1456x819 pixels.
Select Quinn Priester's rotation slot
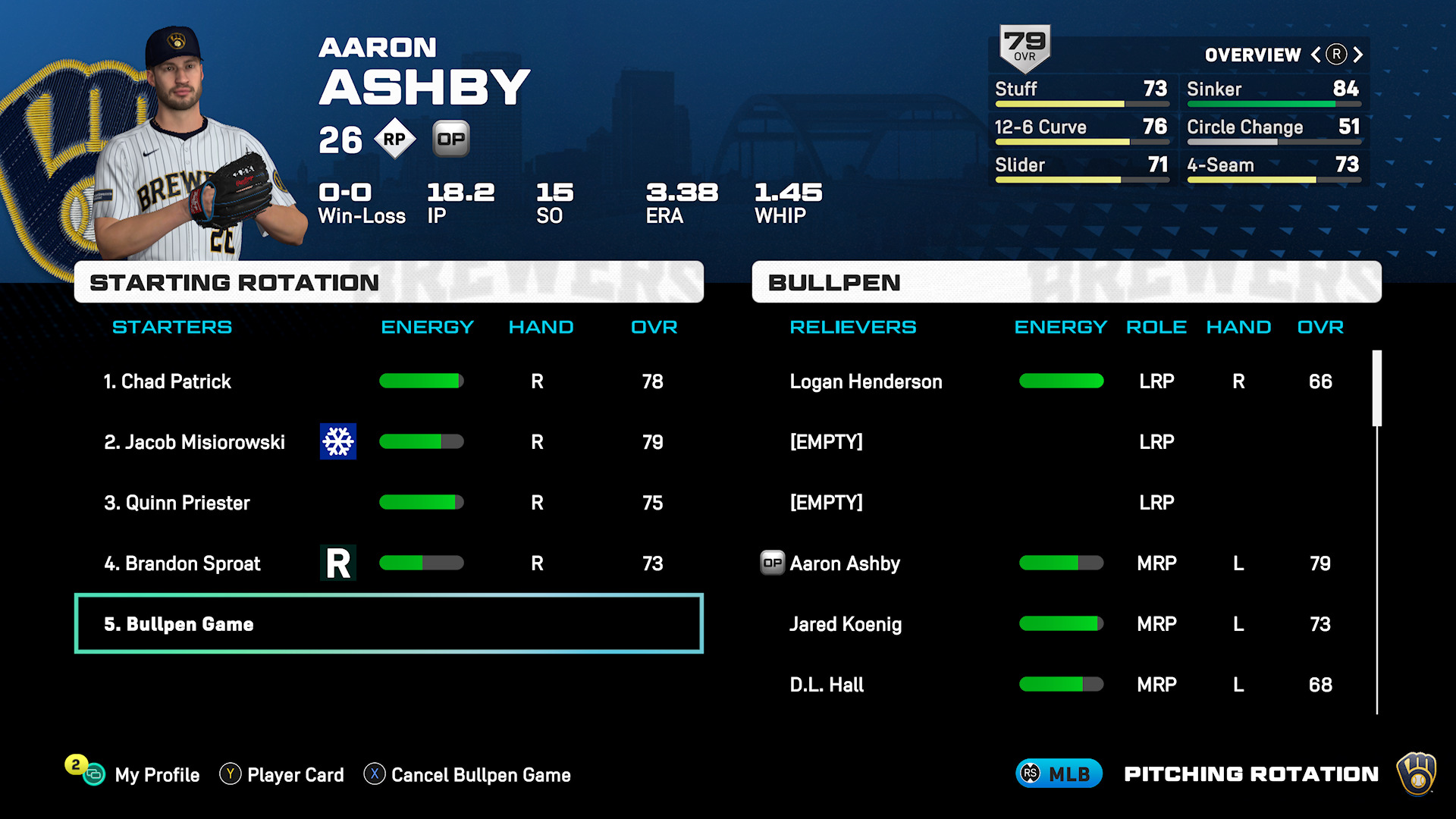(177, 503)
